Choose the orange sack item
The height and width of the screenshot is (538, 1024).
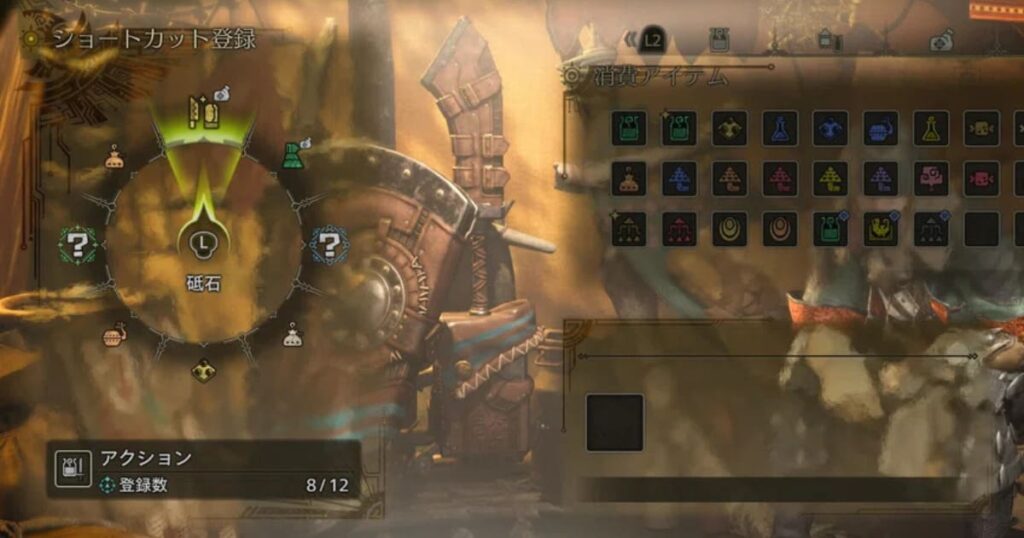coord(629,178)
